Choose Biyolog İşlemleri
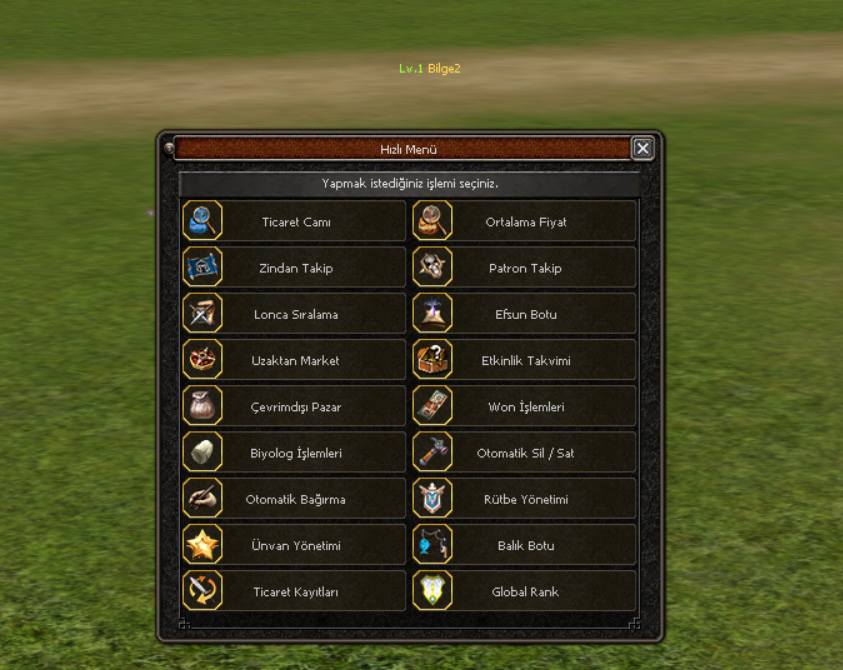The width and height of the screenshot is (843, 670). (294, 453)
